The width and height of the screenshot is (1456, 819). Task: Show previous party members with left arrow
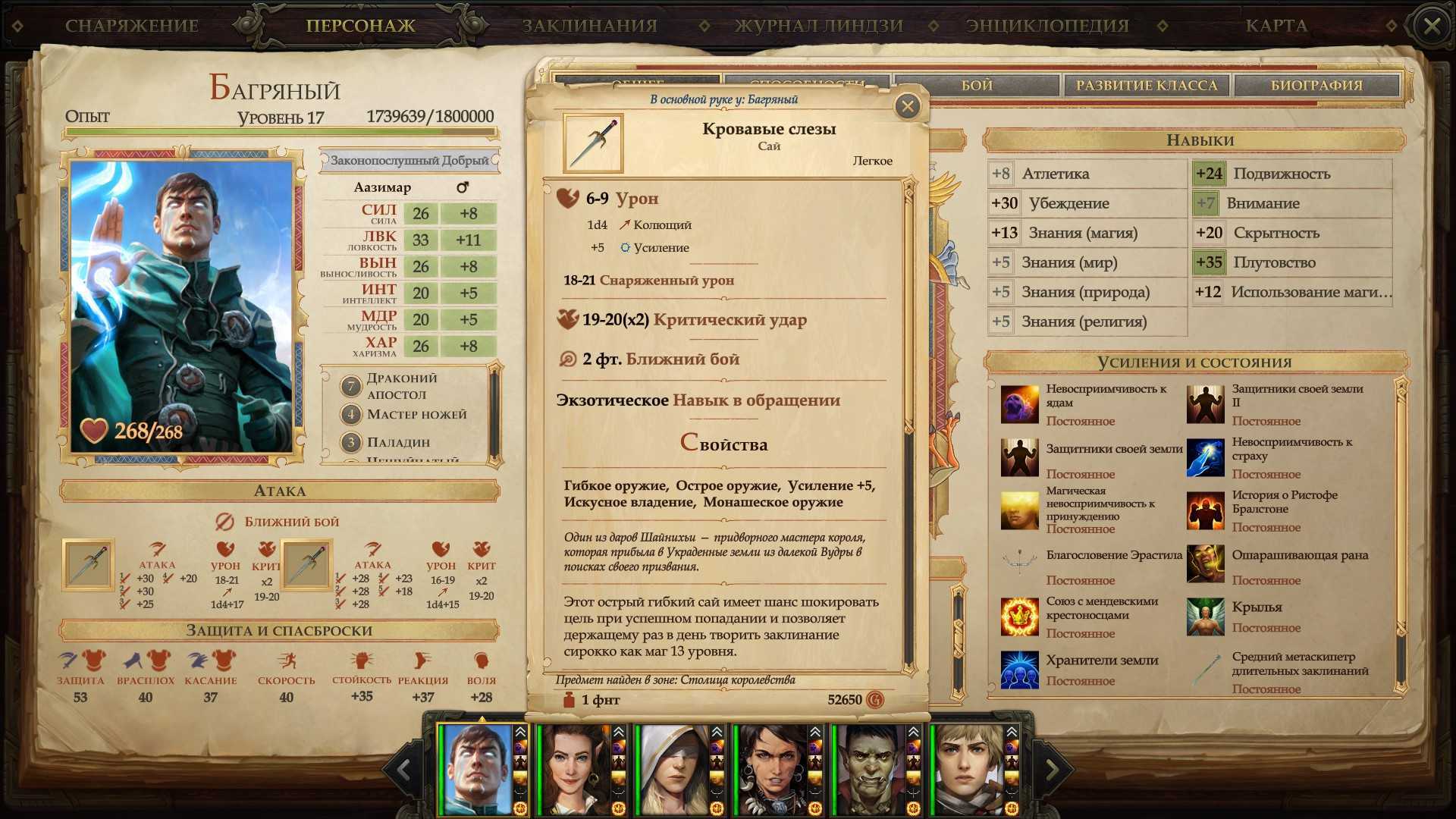[403, 770]
